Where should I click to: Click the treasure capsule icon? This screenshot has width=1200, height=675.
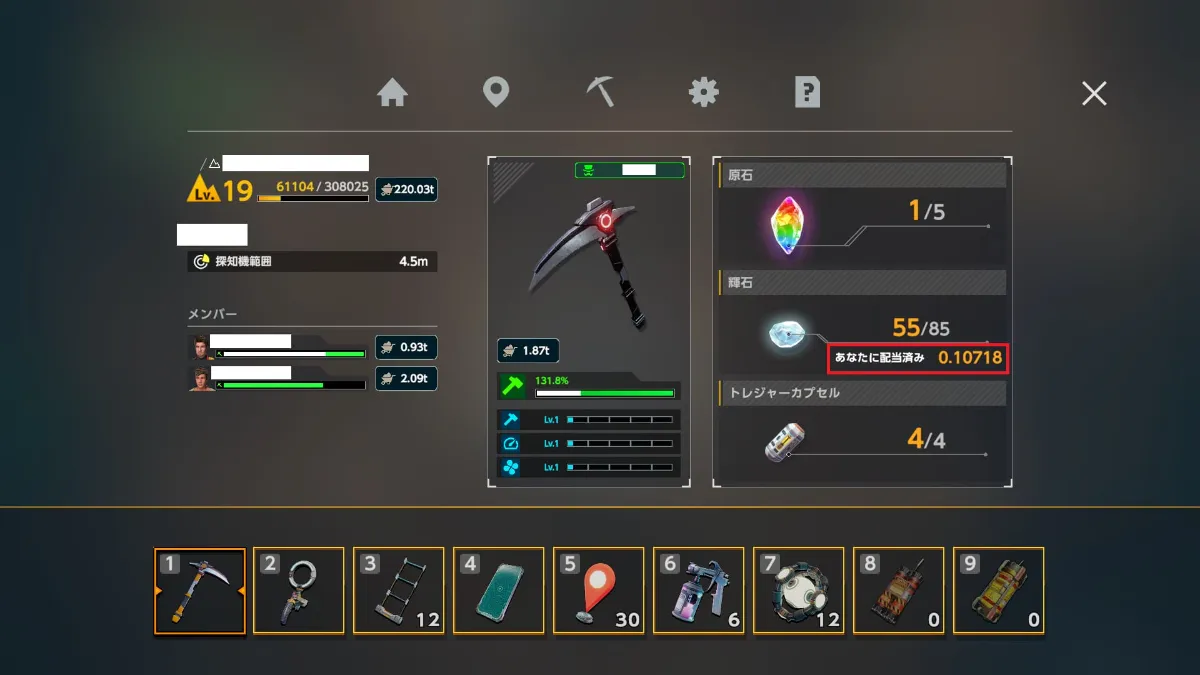tap(787, 440)
